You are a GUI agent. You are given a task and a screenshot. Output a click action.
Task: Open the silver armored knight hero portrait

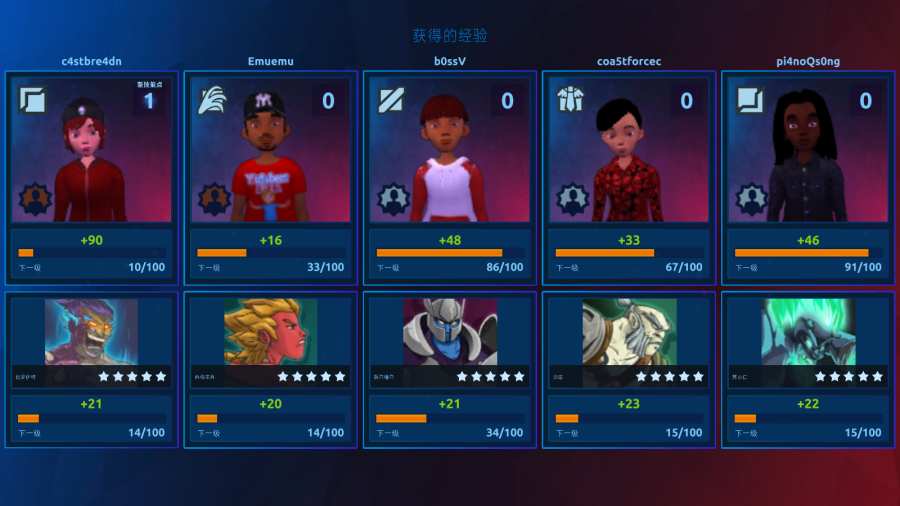tap(450, 332)
